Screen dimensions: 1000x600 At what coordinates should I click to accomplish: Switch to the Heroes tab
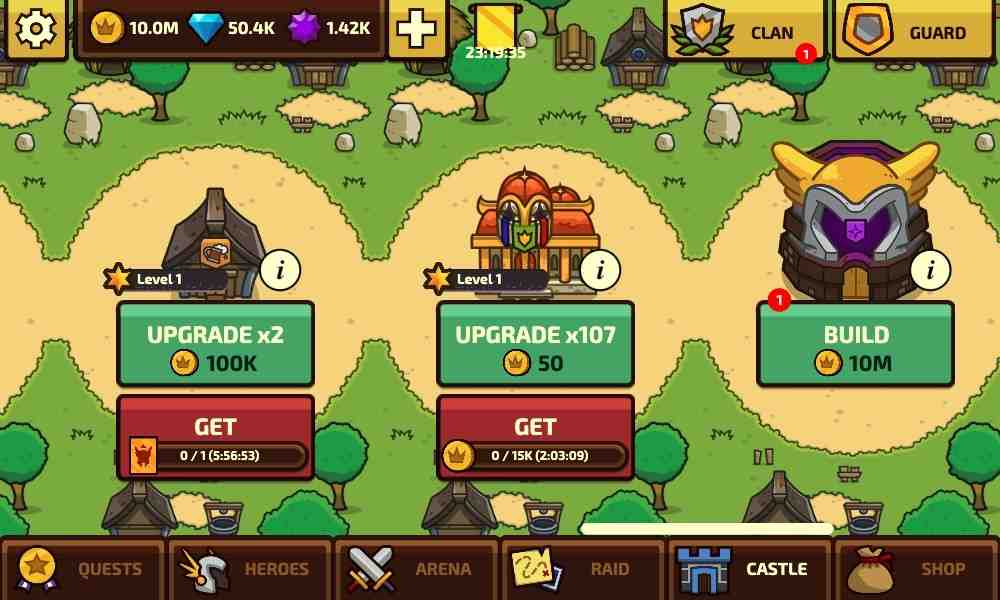(x=250, y=569)
